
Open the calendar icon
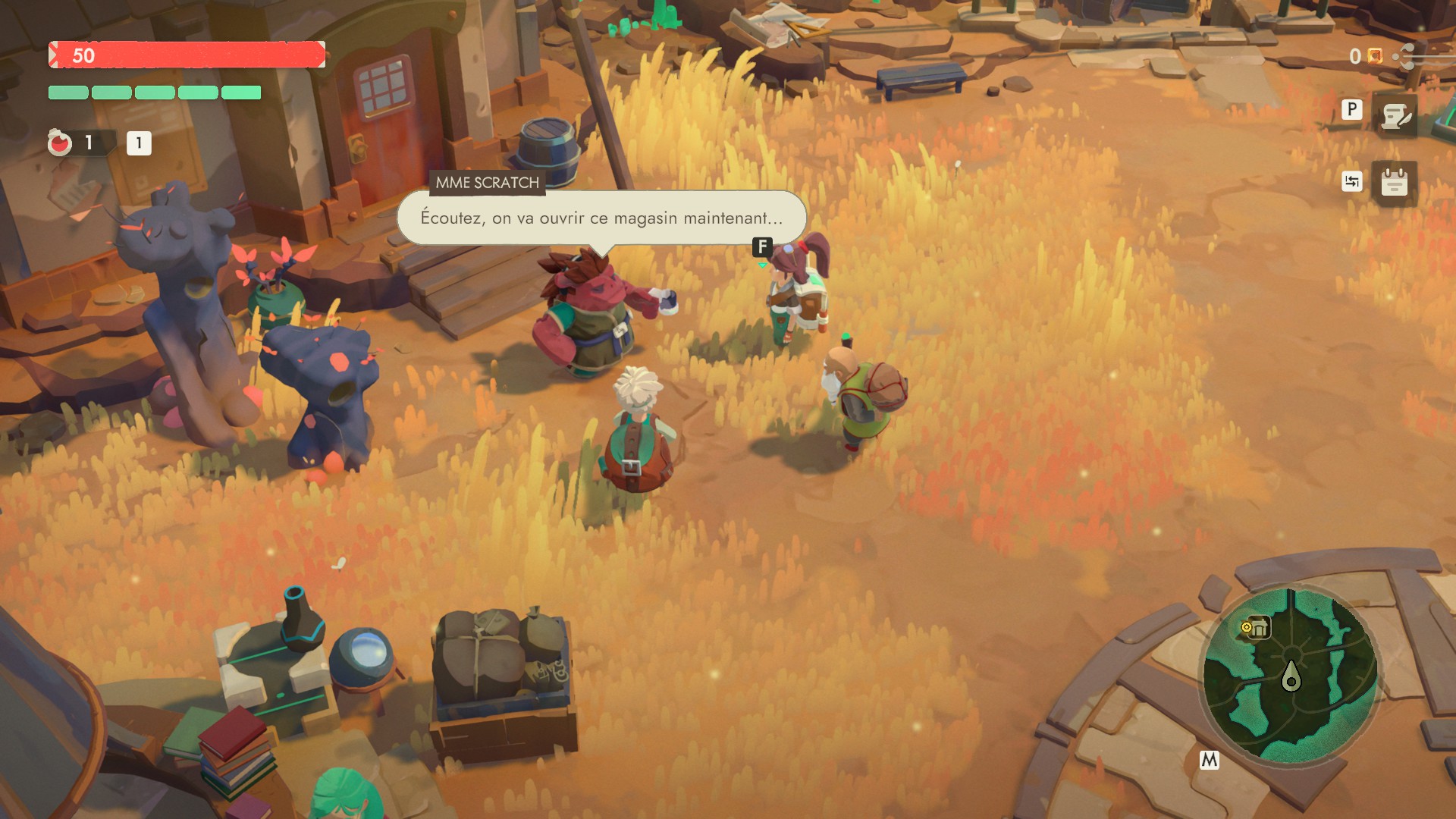tap(1394, 183)
